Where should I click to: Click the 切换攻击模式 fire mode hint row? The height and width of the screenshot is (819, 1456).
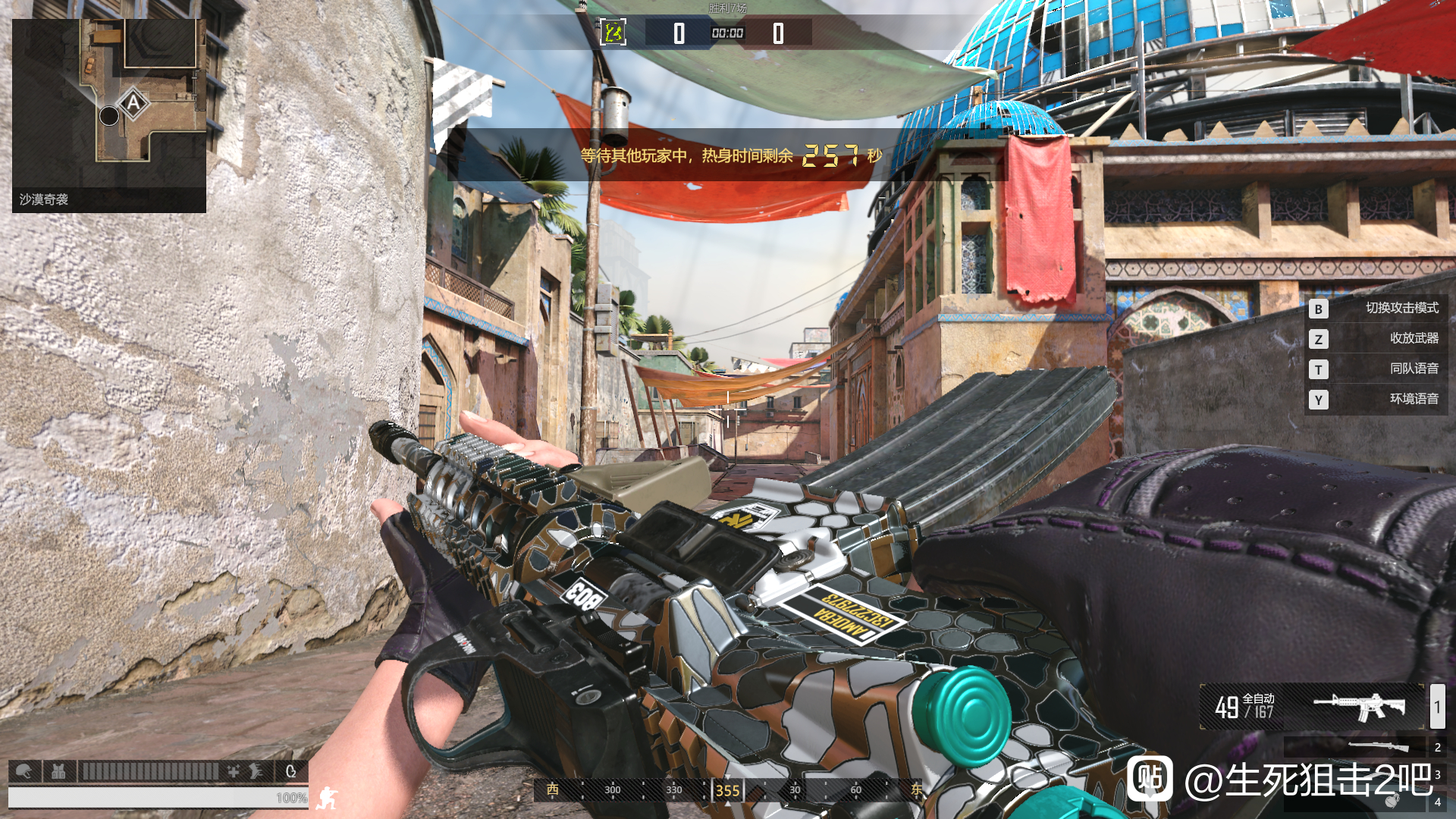pos(1376,308)
